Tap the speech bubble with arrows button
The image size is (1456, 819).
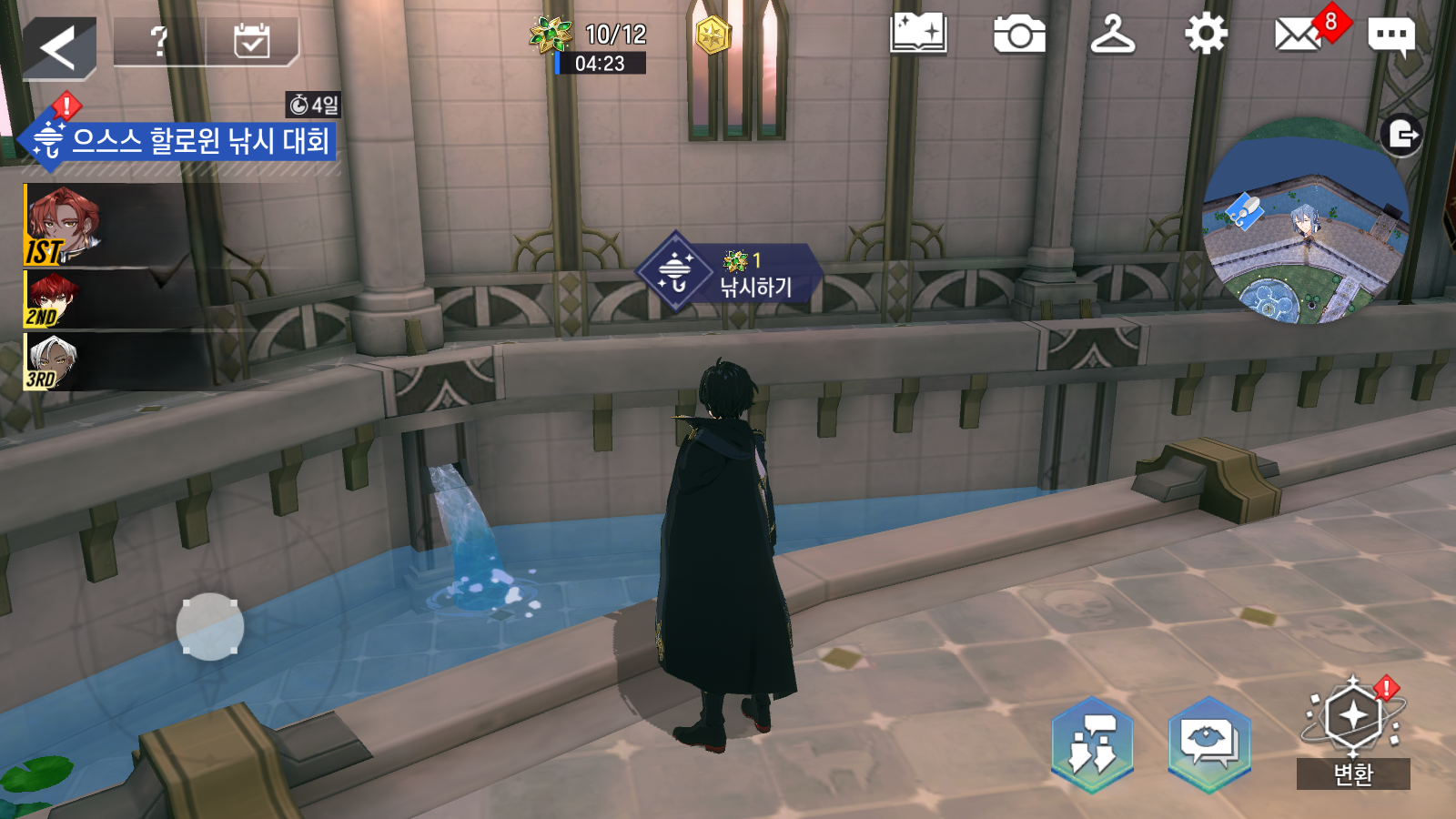1093,743
